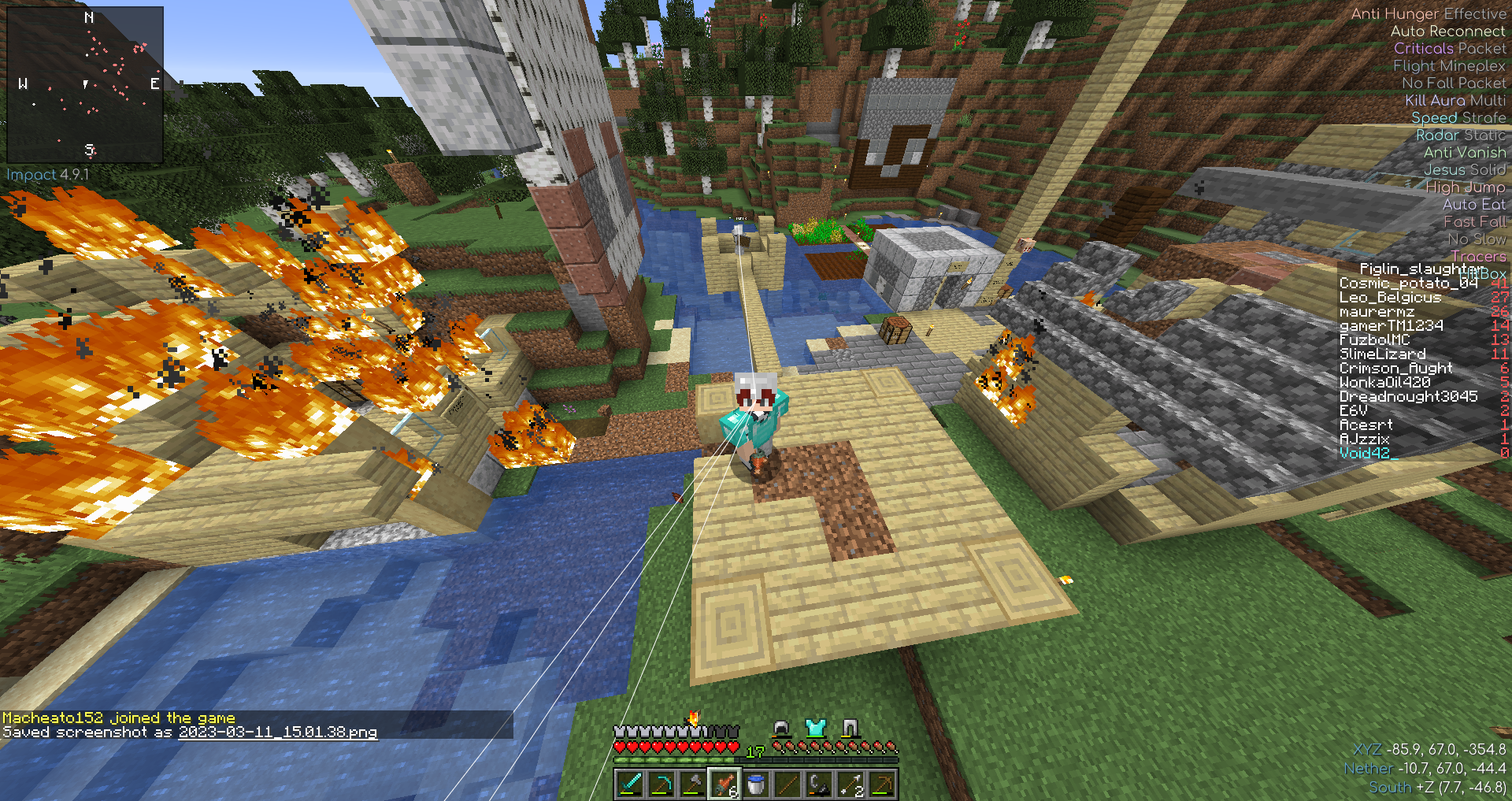The width and height of the screenshot is (1512, 801).
Task: Select the cooked chicken hotbar slot
Action: click(724, 784)
